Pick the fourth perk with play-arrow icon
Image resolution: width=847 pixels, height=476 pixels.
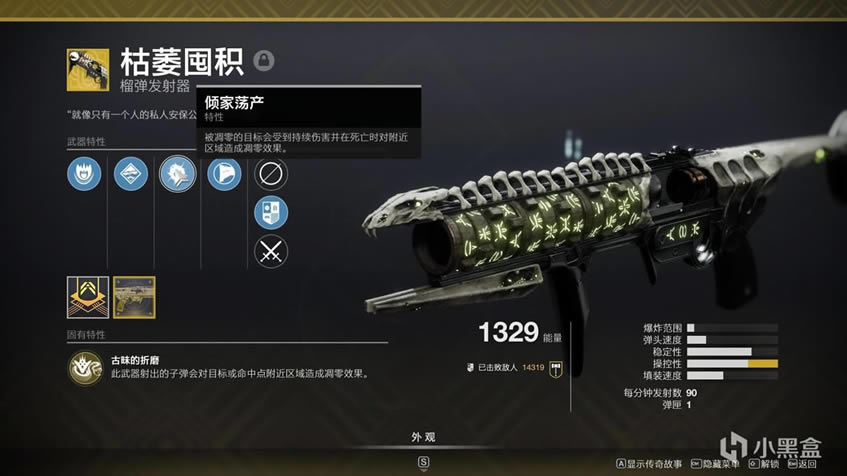pyautogui.click(x=224, y=174)
